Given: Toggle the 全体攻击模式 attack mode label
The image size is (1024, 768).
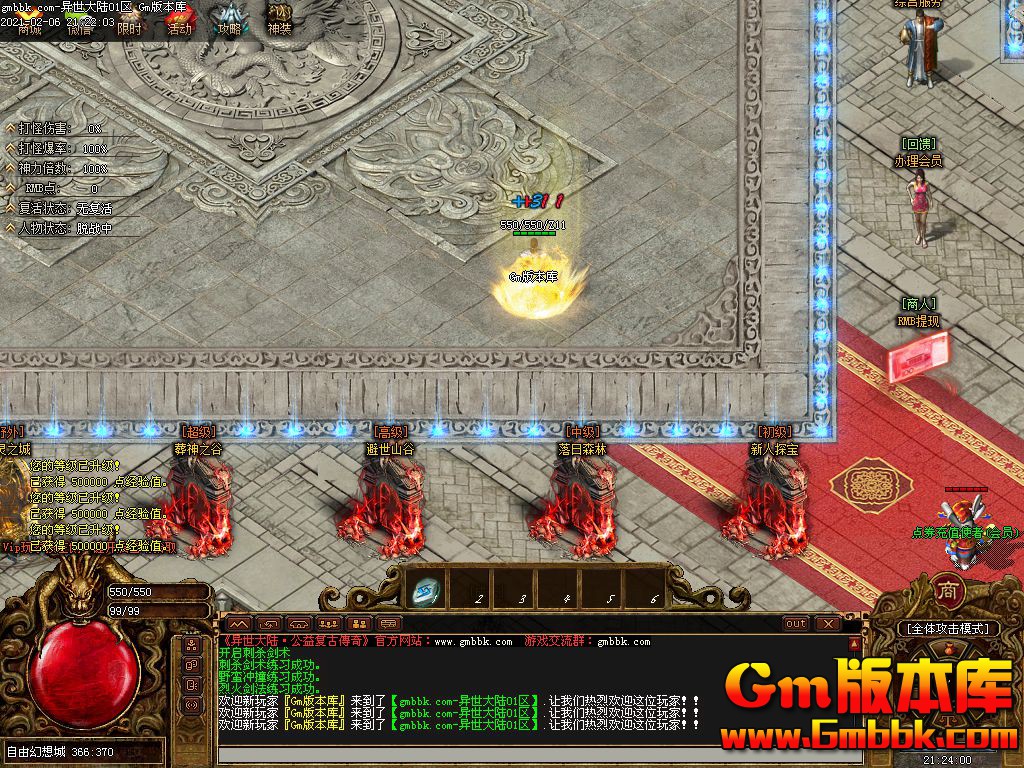Looking at the screenshot, I should (x=947, y=628).
